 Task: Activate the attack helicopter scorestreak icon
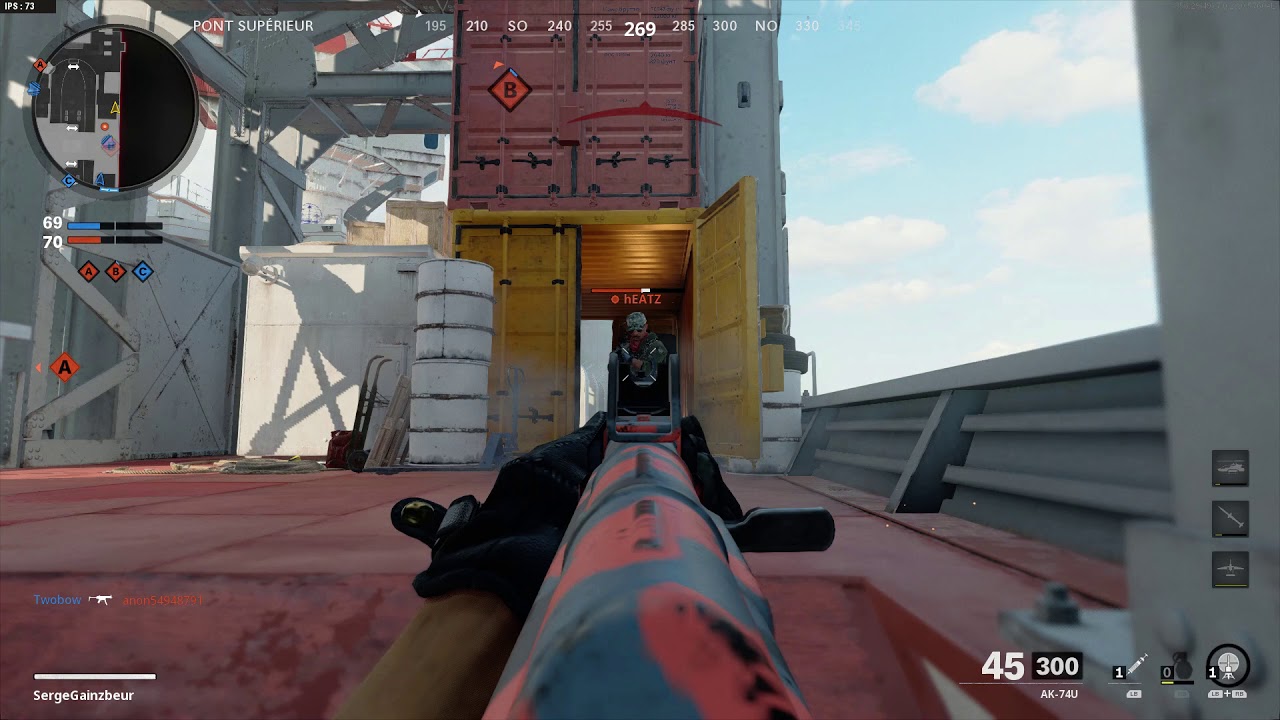pos(1230,468)
